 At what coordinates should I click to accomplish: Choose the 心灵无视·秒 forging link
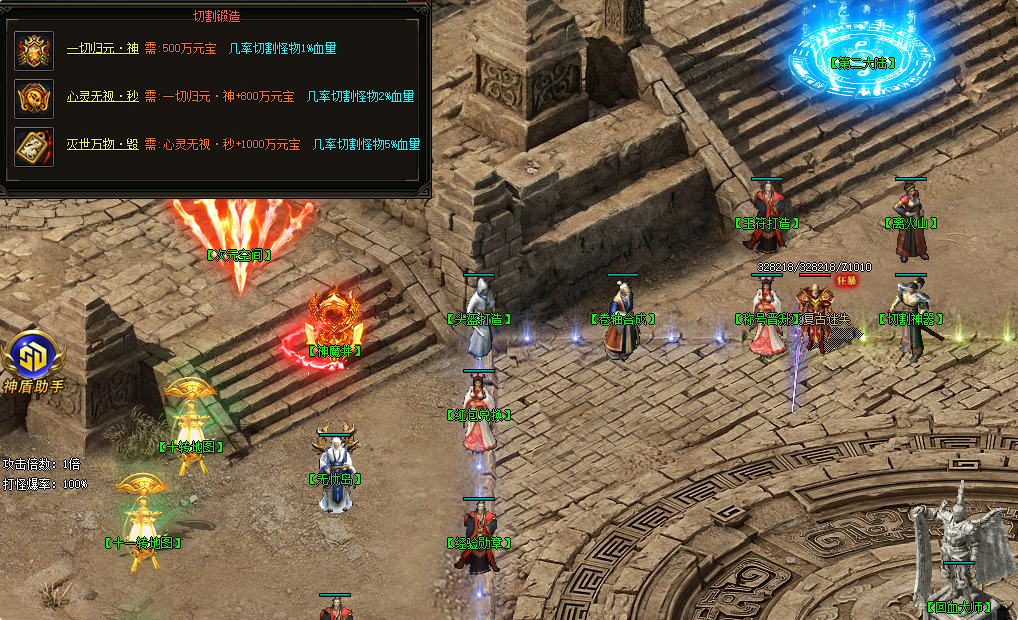102,96
